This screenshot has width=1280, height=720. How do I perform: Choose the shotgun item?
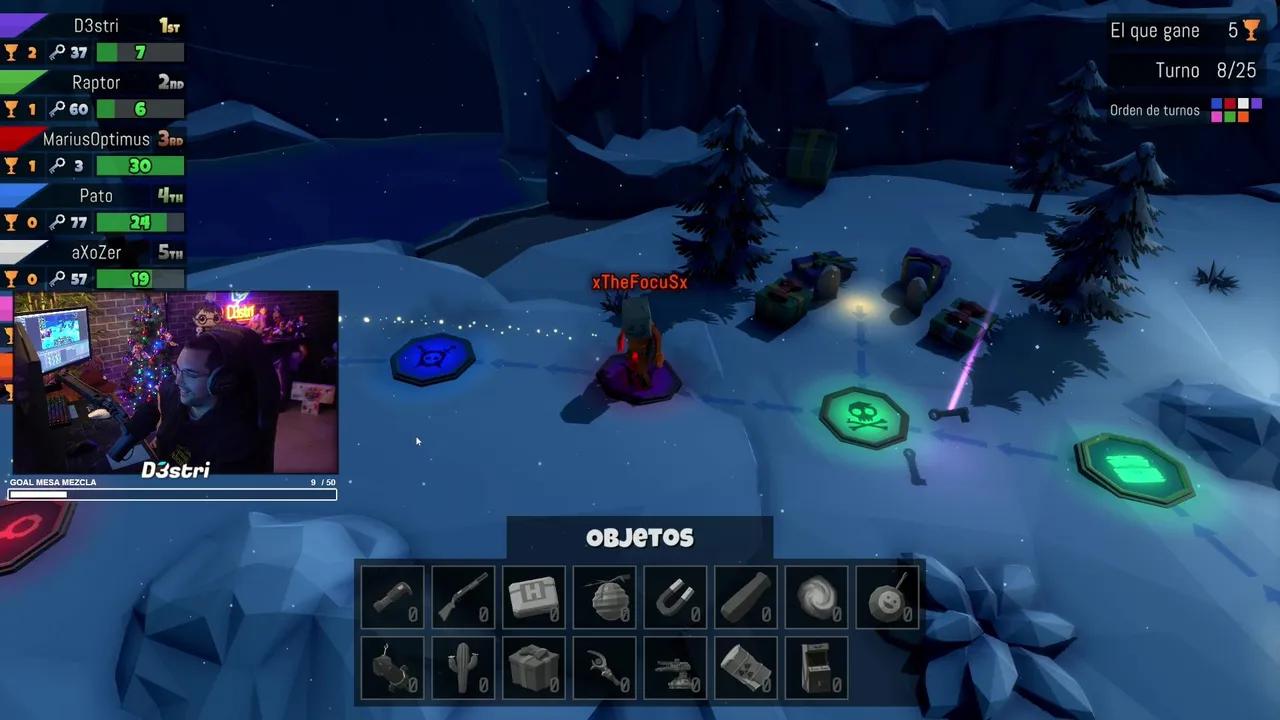463,597
